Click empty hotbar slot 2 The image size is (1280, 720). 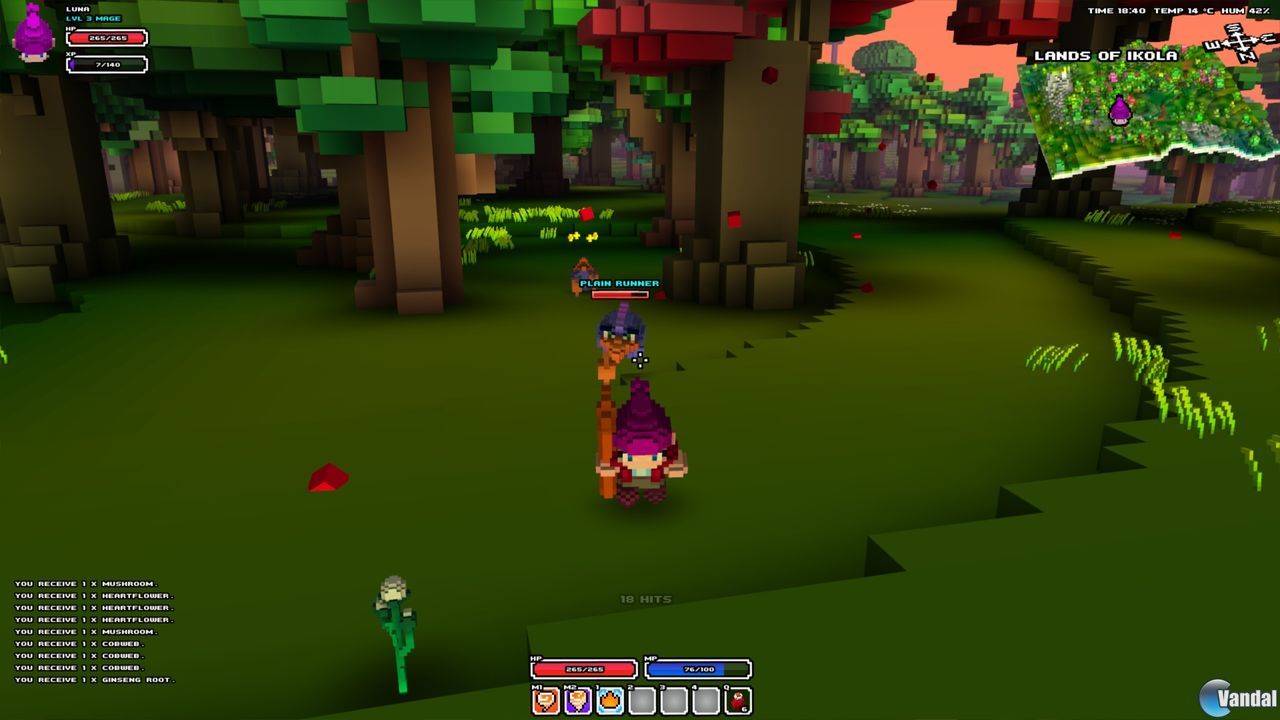(639, 701)
